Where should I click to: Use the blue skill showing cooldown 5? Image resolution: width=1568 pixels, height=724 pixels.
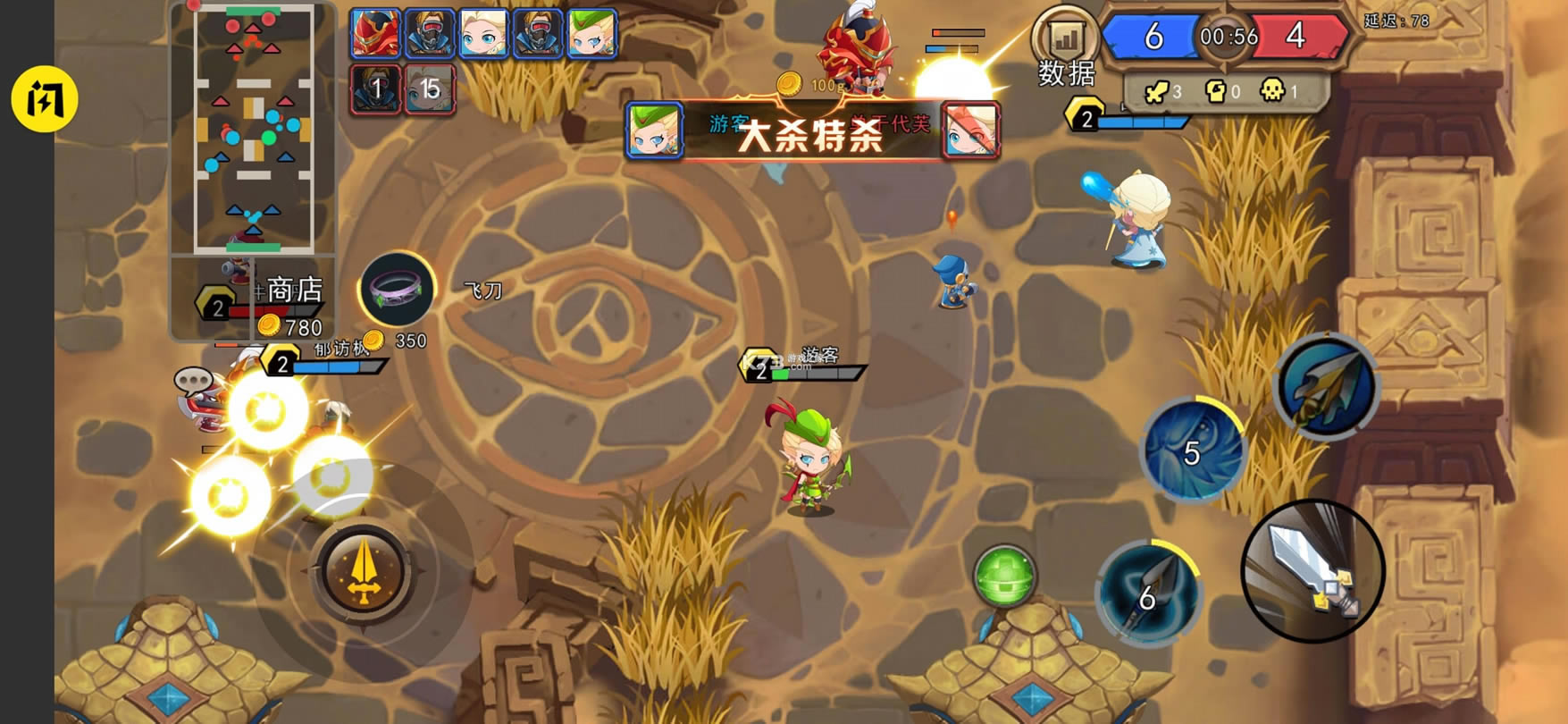click(1193, 449)
